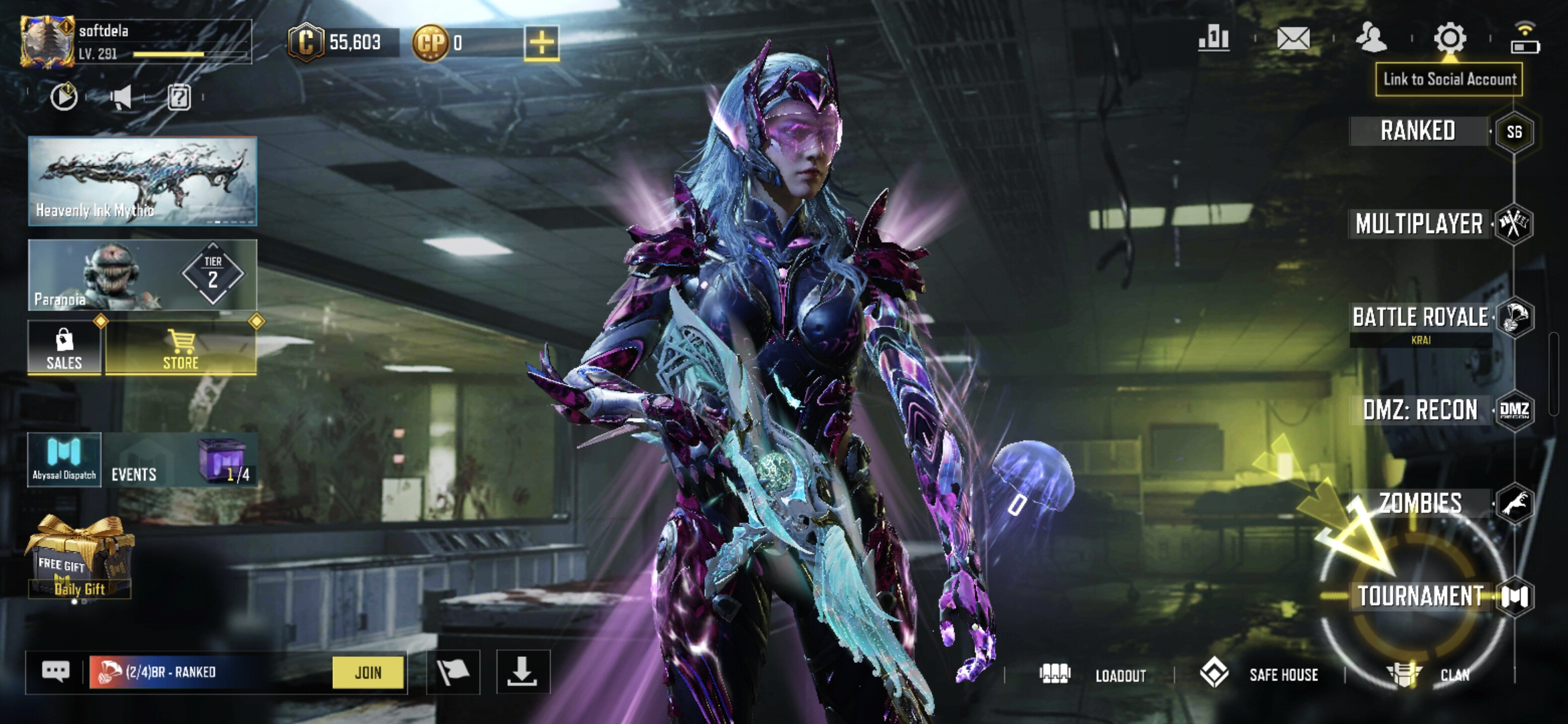Open the friends list icon
The image size is (1568, 724).
pos(1370,38)
